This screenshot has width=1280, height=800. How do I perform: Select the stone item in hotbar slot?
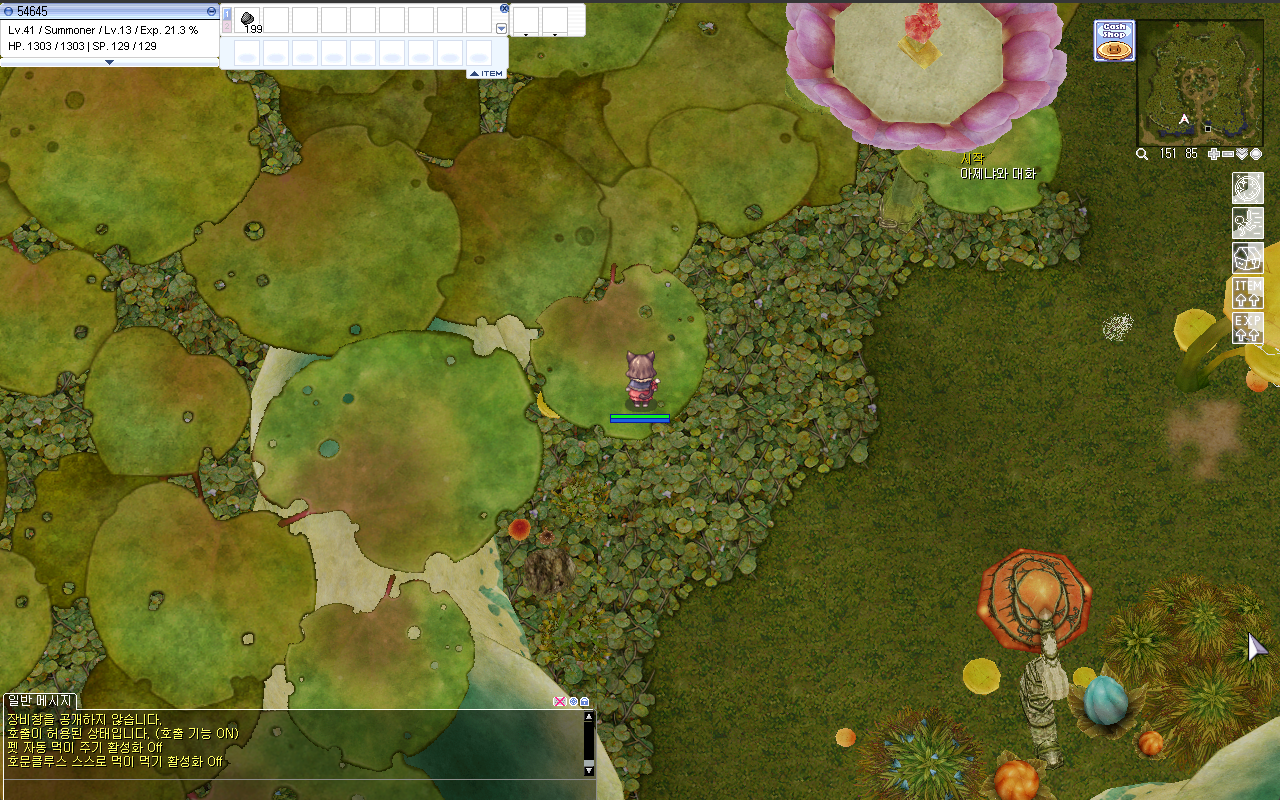[248, 20]
